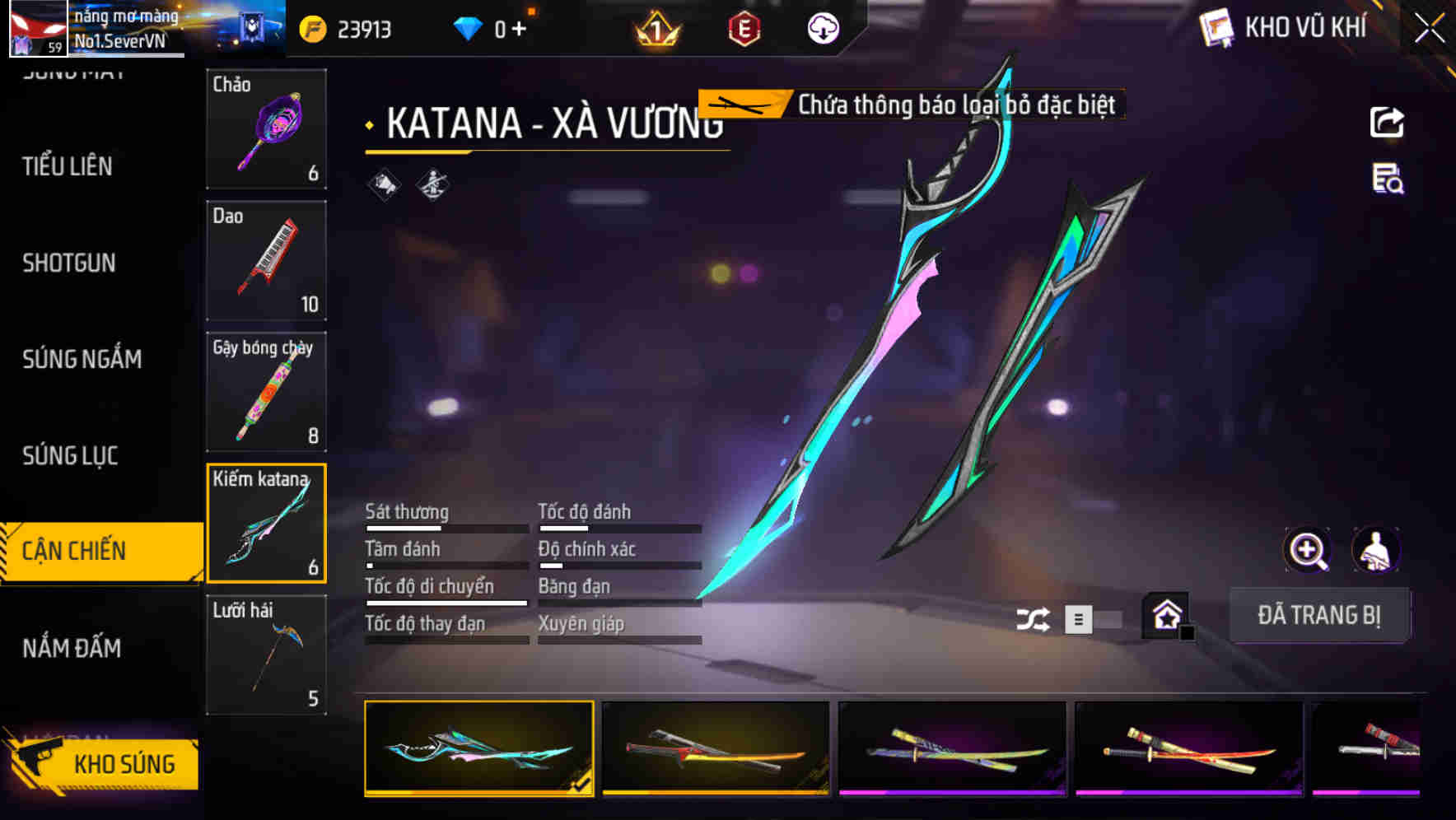Open the character preview icon beside the zoom button
The image size is (1456, 820).
[x=1377, y=550]
